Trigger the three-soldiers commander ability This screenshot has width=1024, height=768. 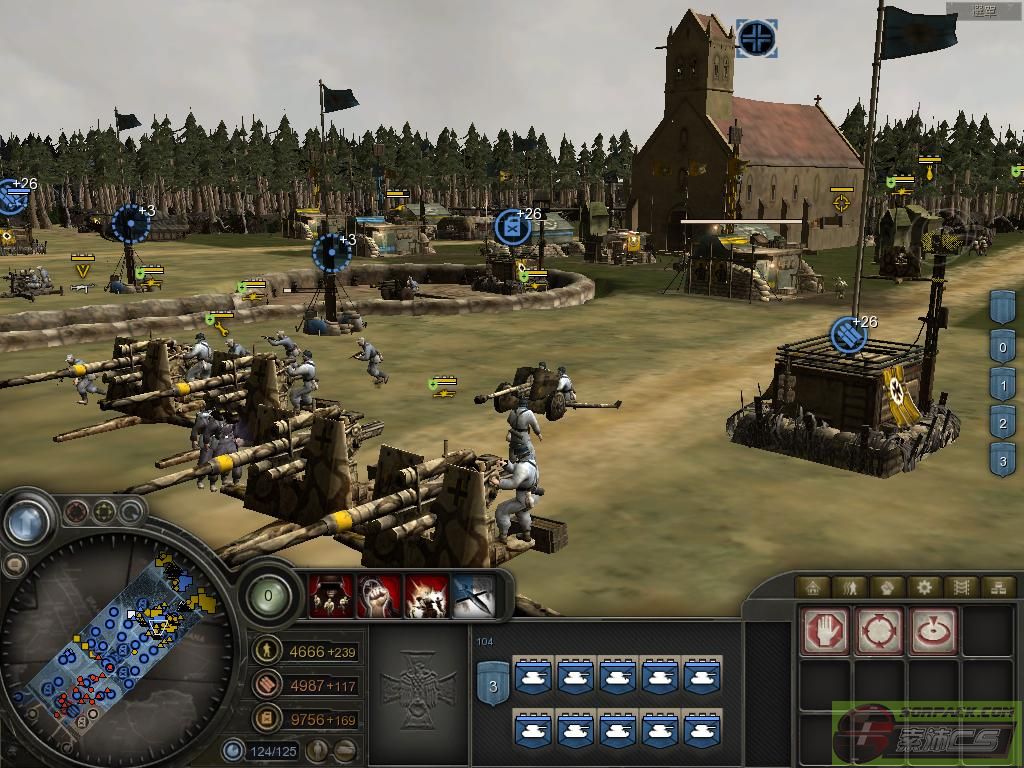pyautogui.click(x=328, y=595)
